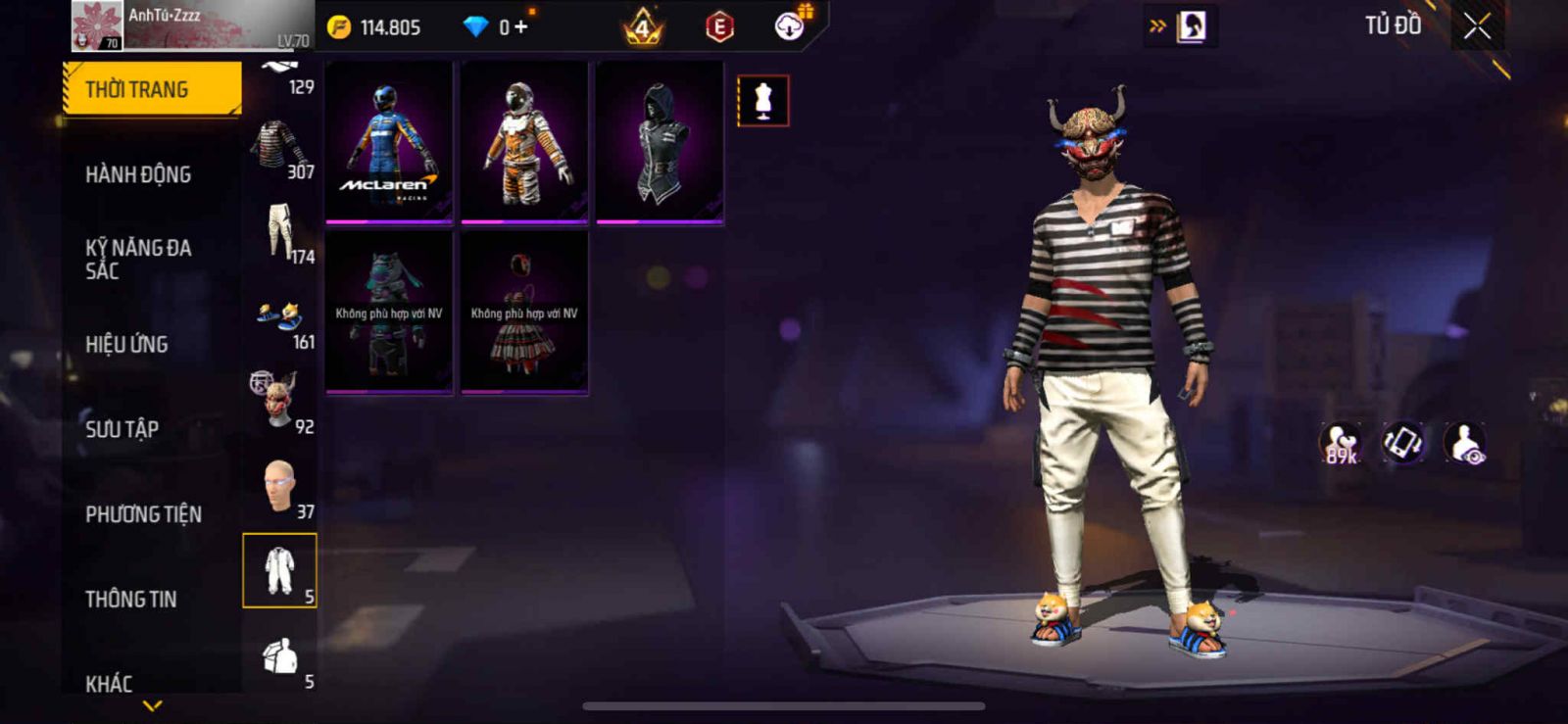The image size is (1568, 724).
Task: Show the PHƯƠNG TIỆN category
Action: [143, 514]
